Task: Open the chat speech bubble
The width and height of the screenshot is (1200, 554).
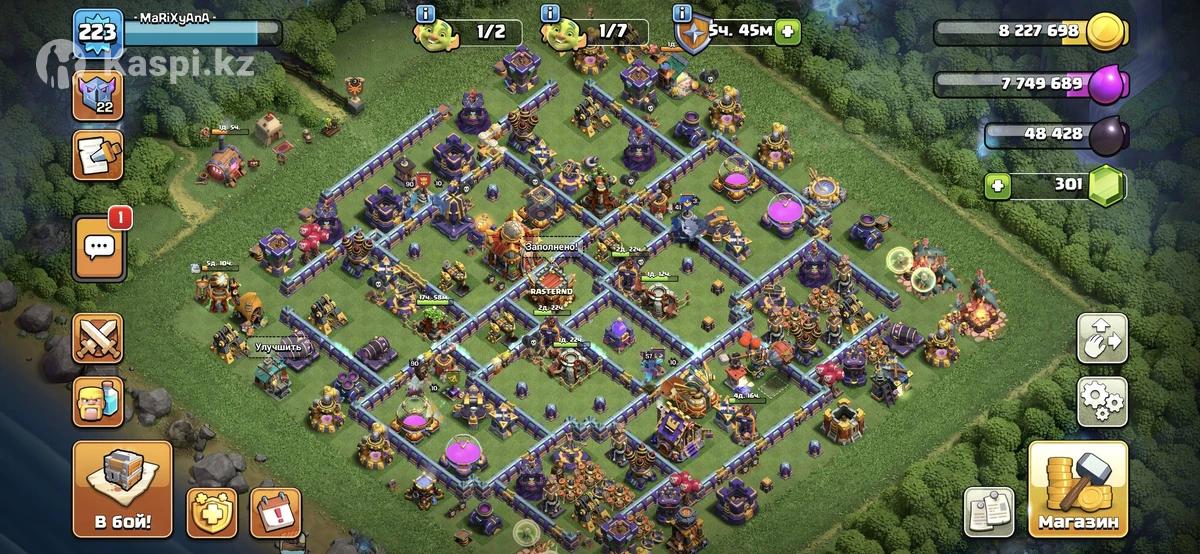Action: [x=98, y=245]
